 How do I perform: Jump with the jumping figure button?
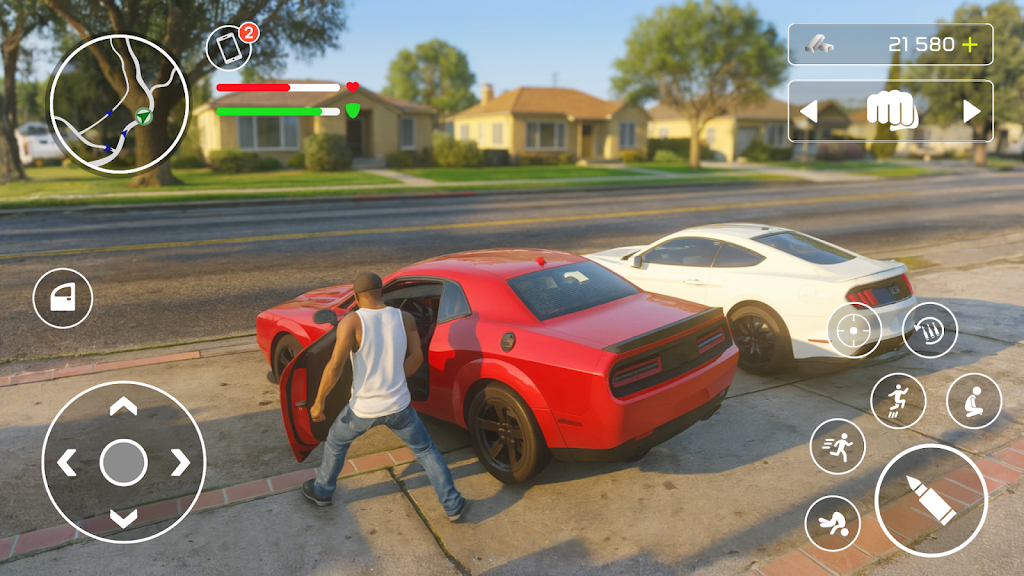click(898, 401)
